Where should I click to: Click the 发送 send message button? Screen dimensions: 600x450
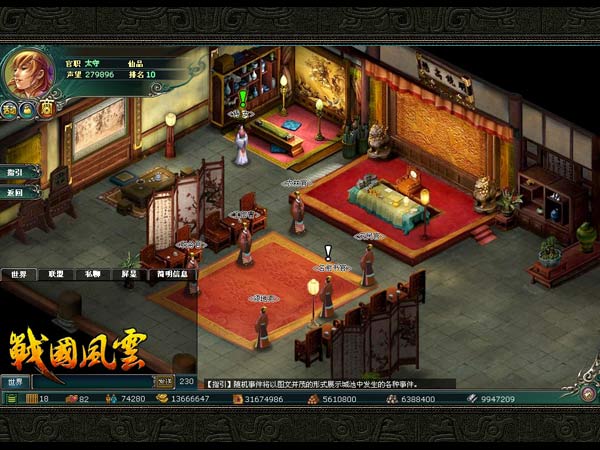click(164, 381)
